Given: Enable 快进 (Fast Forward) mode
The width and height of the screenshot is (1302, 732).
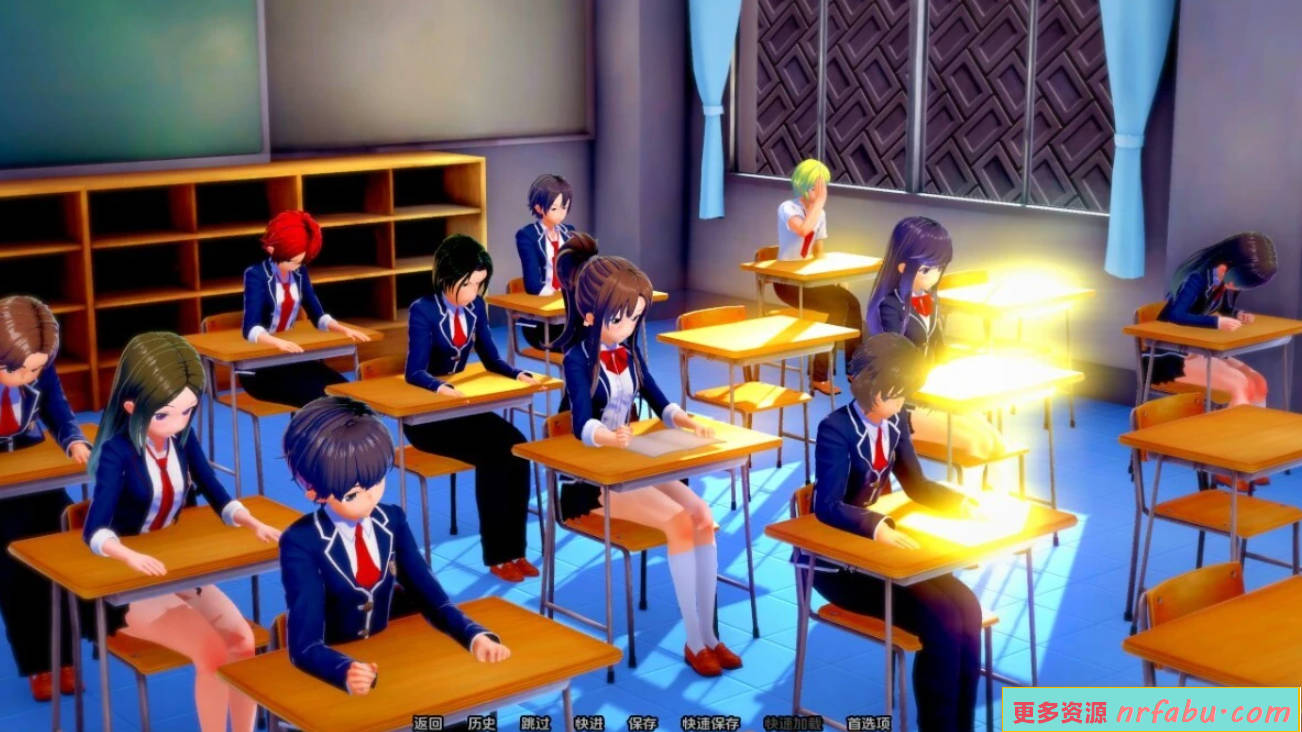Looking at the screenshot, I should pos(590,720).
